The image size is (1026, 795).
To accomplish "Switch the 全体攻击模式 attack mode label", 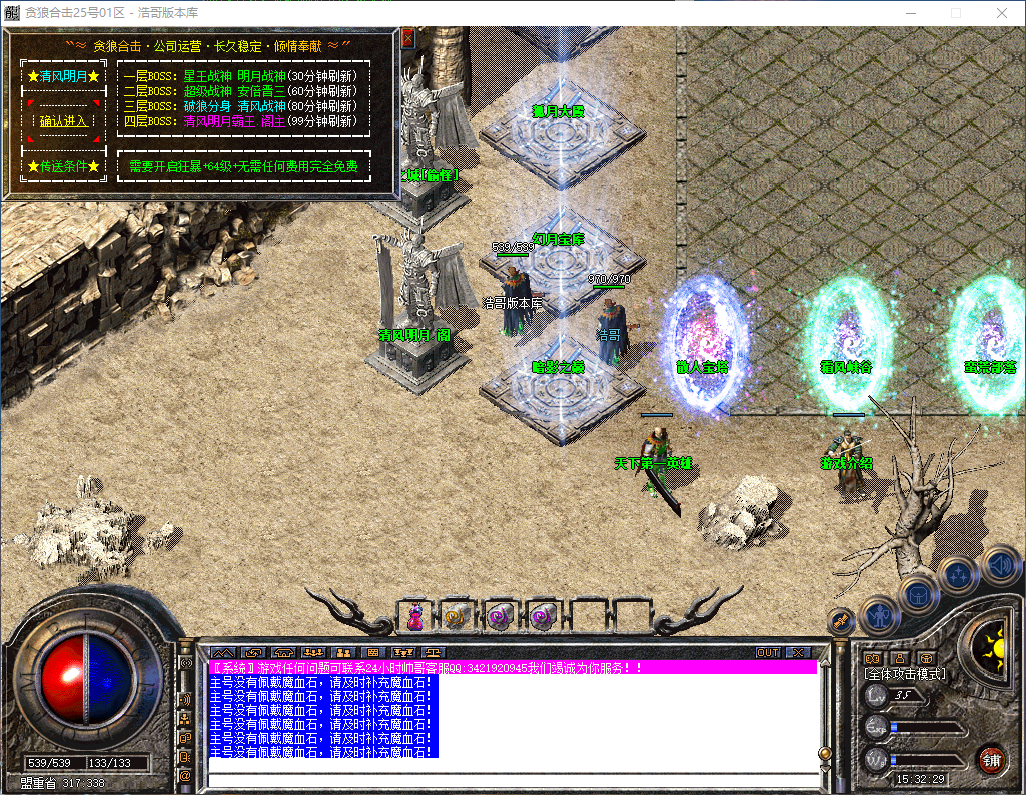I will pos(905,674).
